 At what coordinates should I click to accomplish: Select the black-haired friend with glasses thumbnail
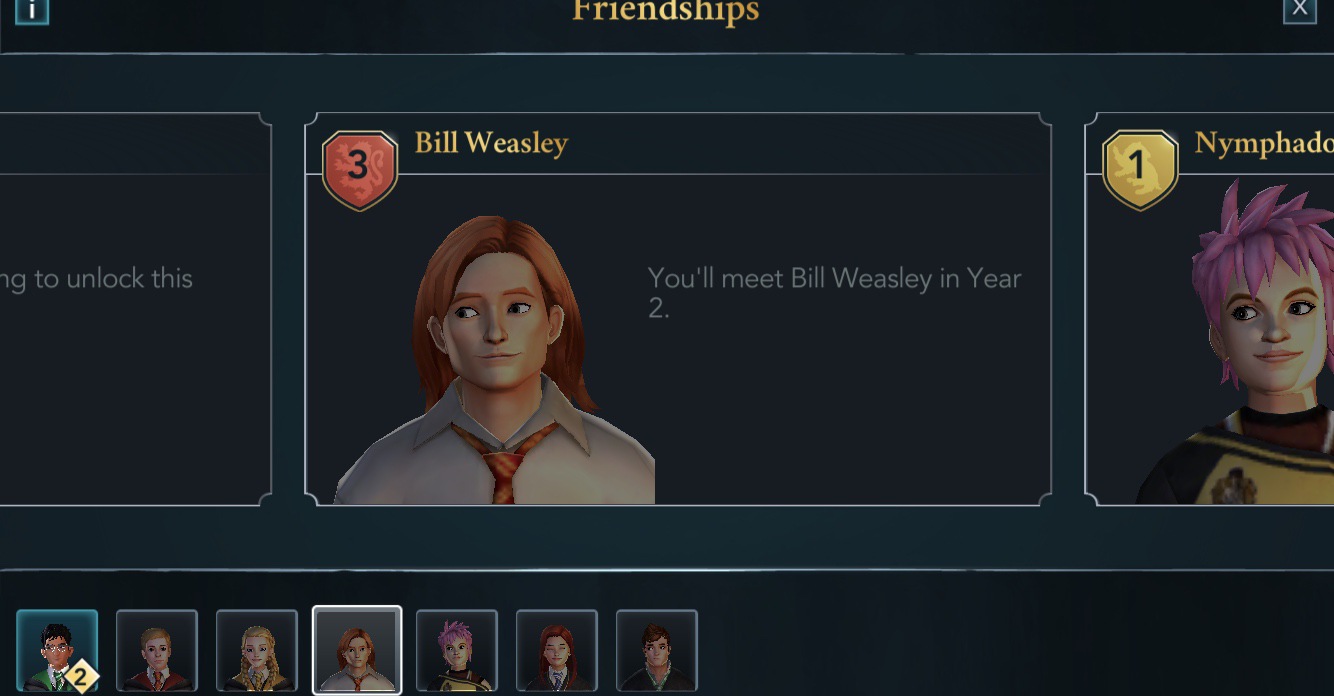pos(57,651)
